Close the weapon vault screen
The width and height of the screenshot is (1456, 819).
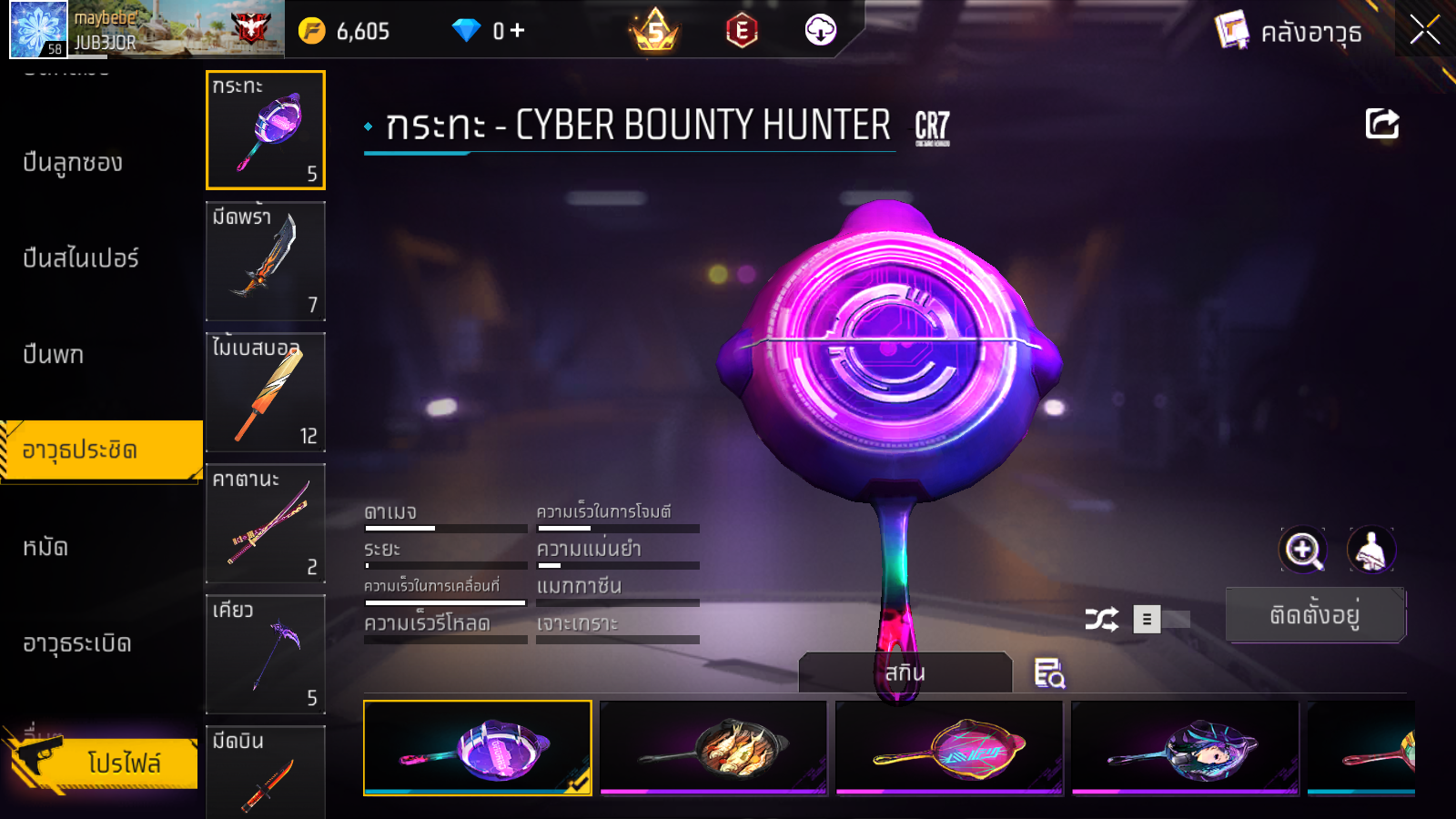pos(1424,31)
